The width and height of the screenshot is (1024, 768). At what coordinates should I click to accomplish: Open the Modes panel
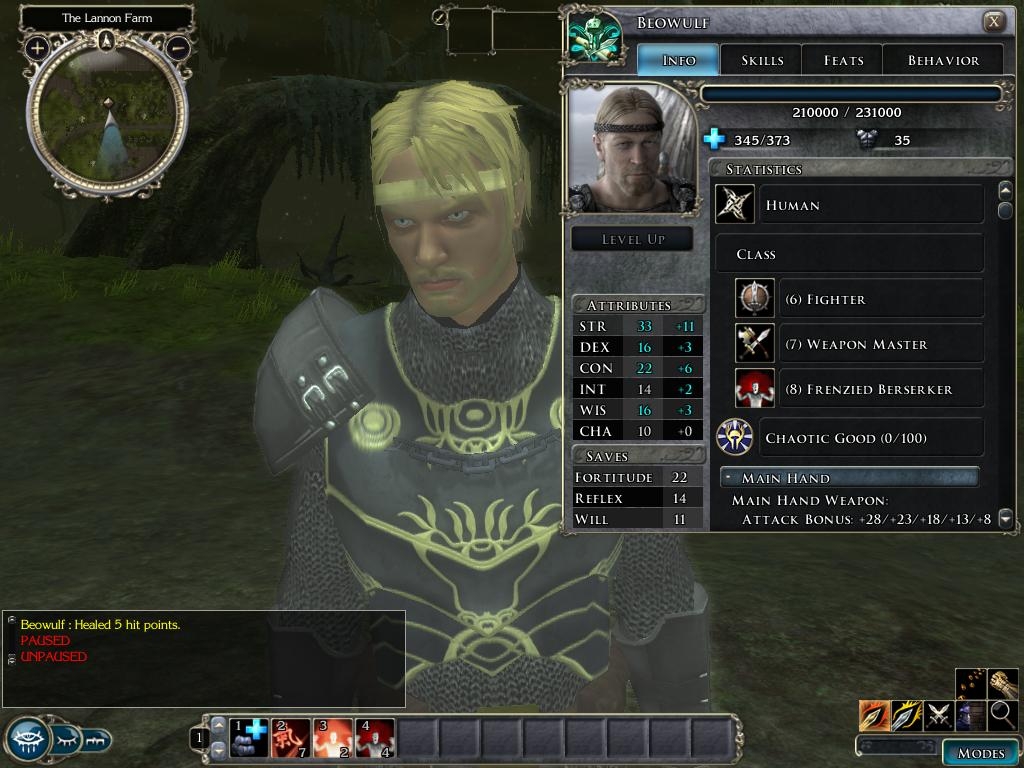coord(980,753)
